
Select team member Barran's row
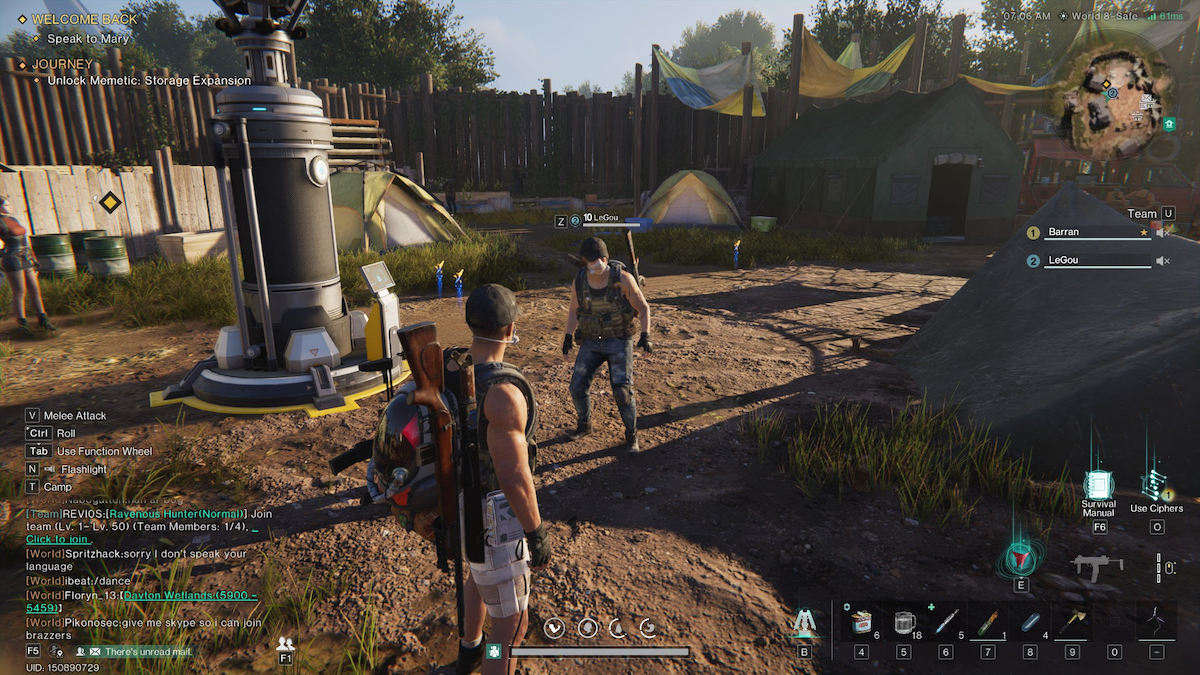pyautogui.click(x=1093, y=232)
